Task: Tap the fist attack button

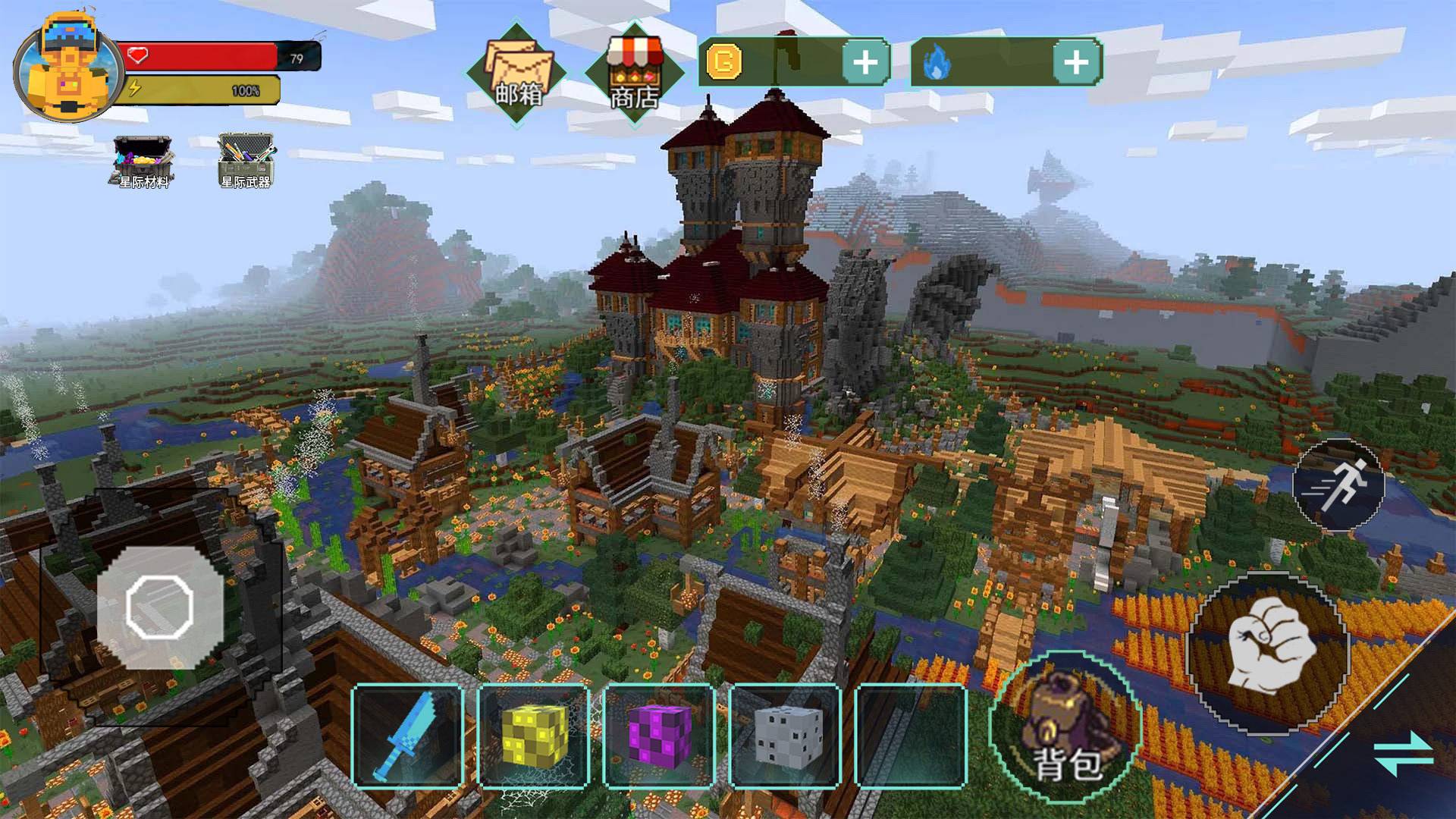Action: pos(1268,652)
